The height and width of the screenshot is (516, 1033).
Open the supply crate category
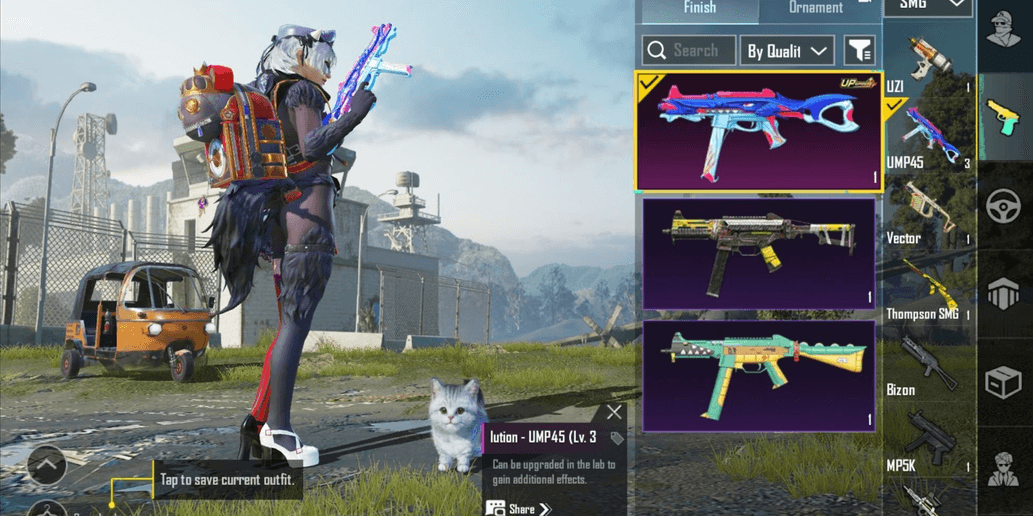tap(1004, 381)
